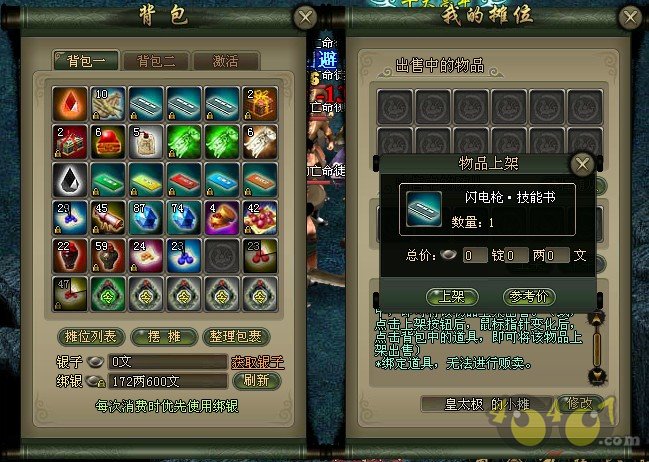Open the 激活 tab

click(225, 61)
